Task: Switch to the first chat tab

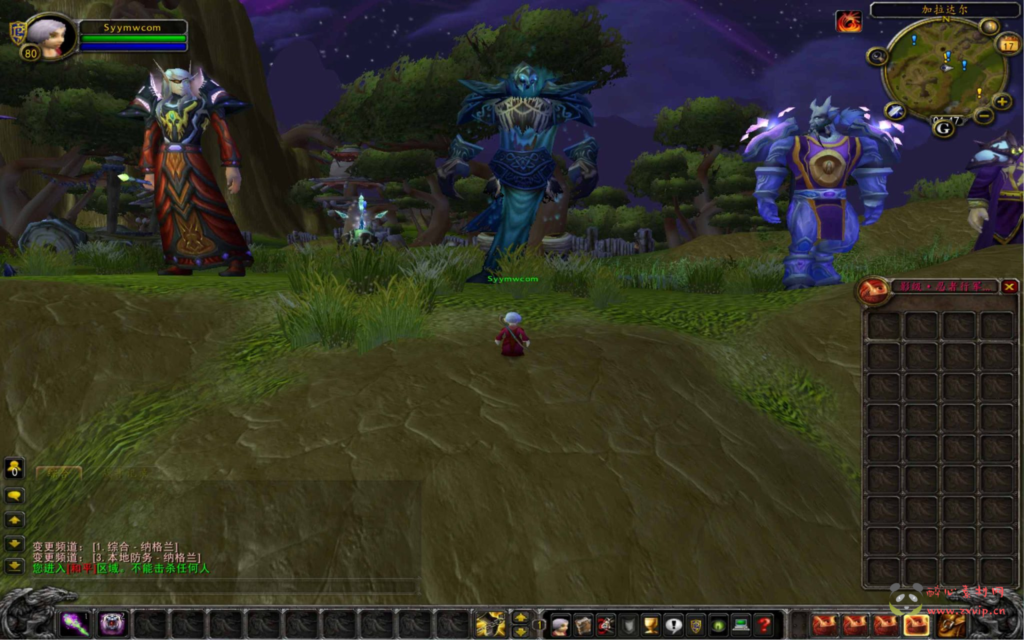Action: pos(59,470)
